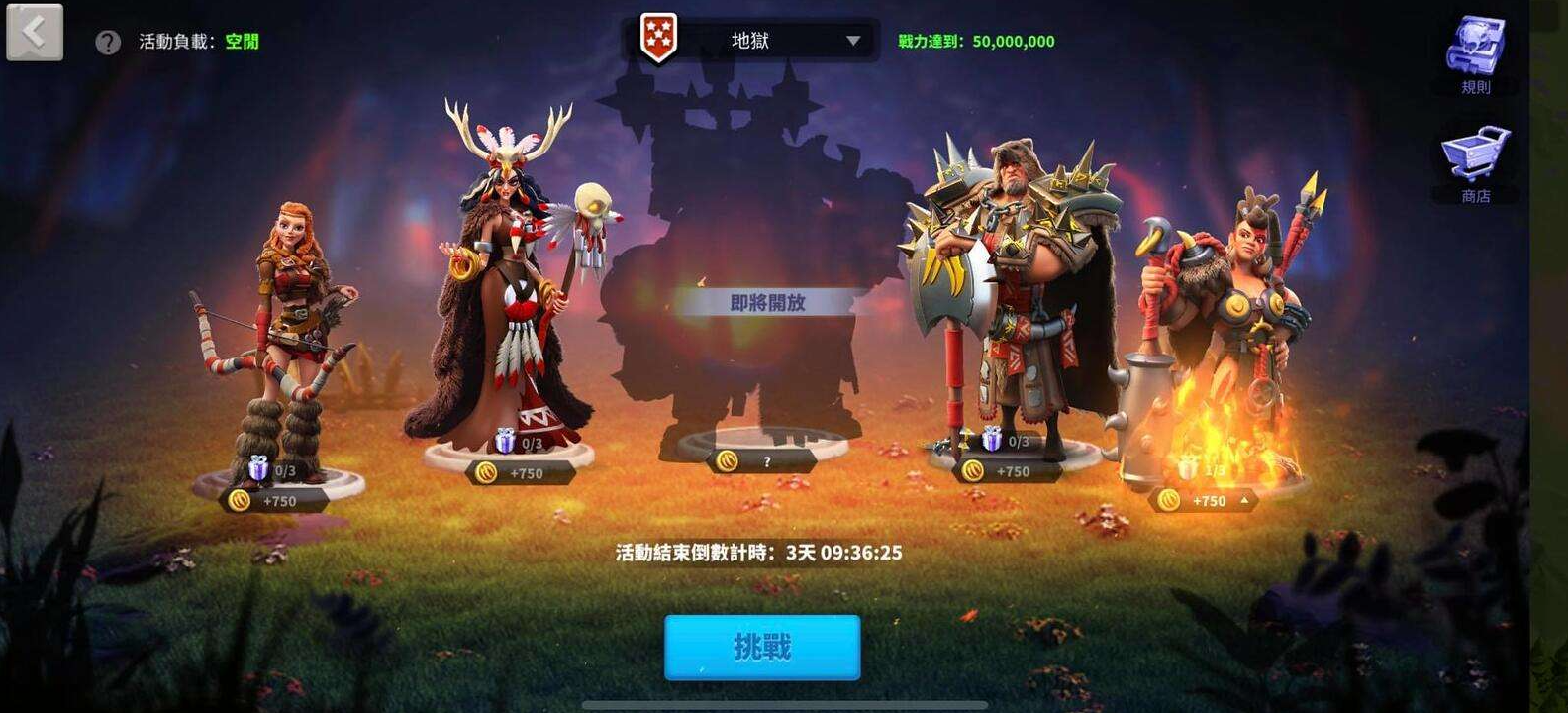Click the back arrow in the top-left corner
The width and height of the screenshot is (1568, 713).
[x=33, y=32]
